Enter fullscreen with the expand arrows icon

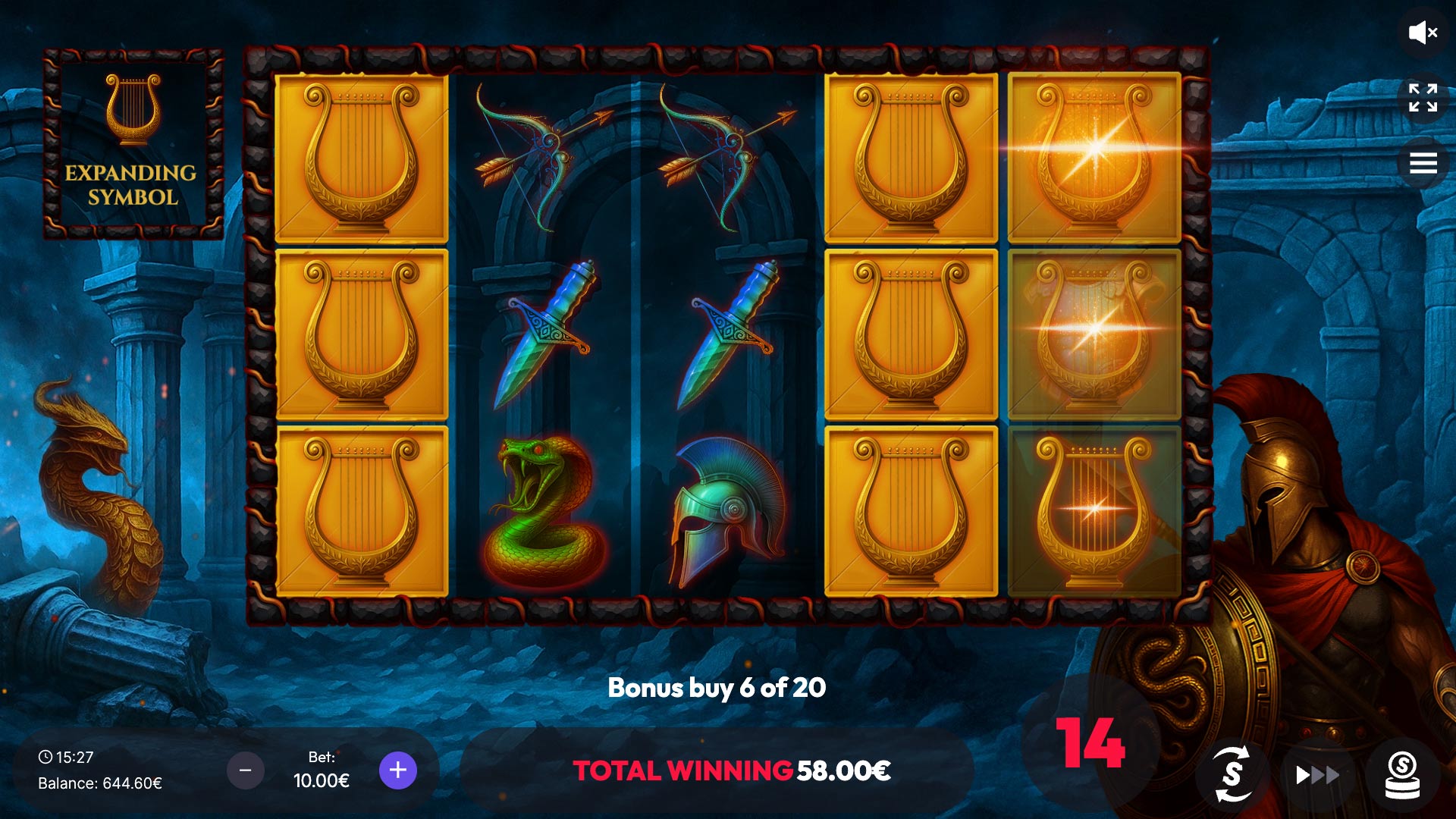1423,98
